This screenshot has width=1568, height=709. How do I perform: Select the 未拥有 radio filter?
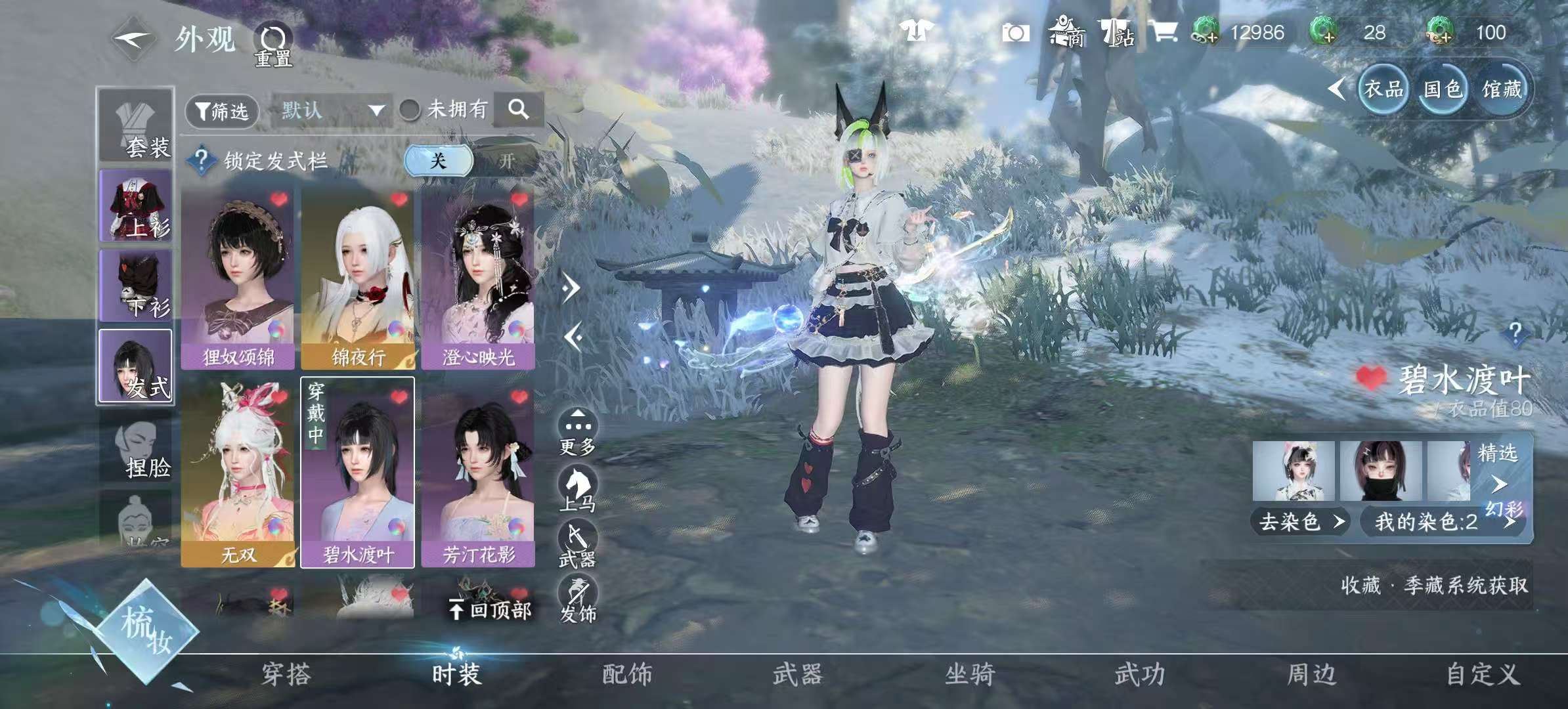(410, 110)
